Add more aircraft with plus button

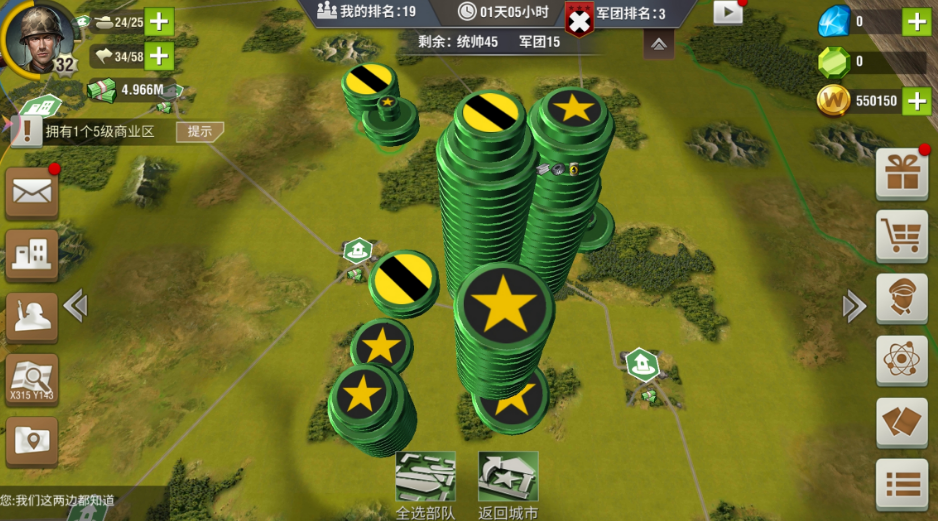[159, 56]
